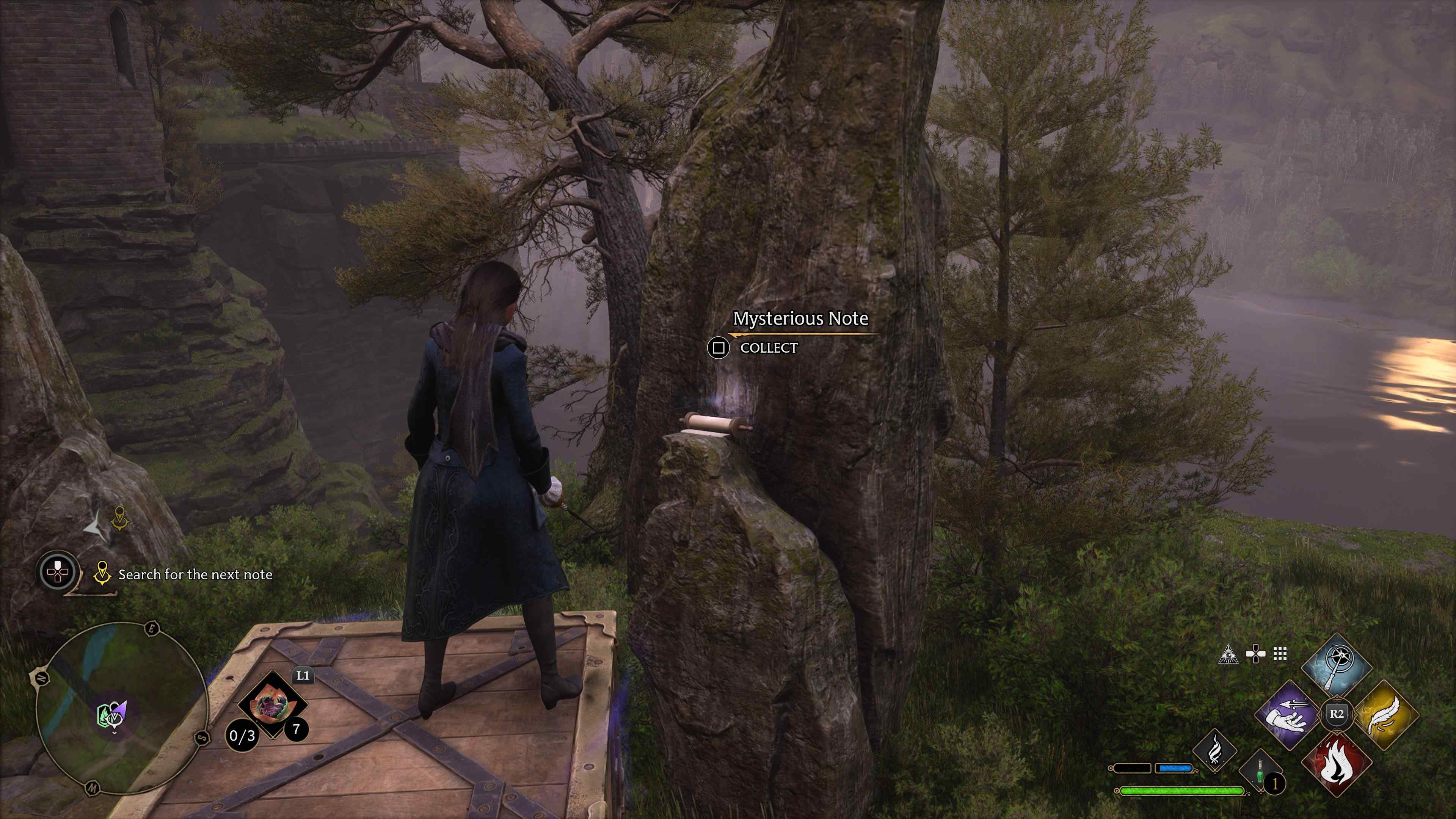This screenshot has height=819, width=1456.
Task: Open the spell set grid icon
Action: (1280, 654)
